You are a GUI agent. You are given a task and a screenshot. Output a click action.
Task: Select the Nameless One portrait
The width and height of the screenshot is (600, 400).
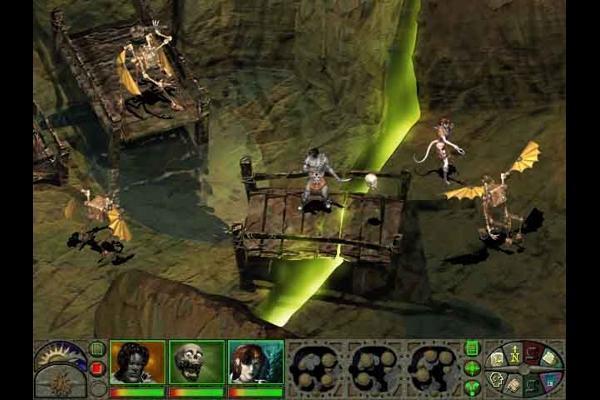coord(137,362)
